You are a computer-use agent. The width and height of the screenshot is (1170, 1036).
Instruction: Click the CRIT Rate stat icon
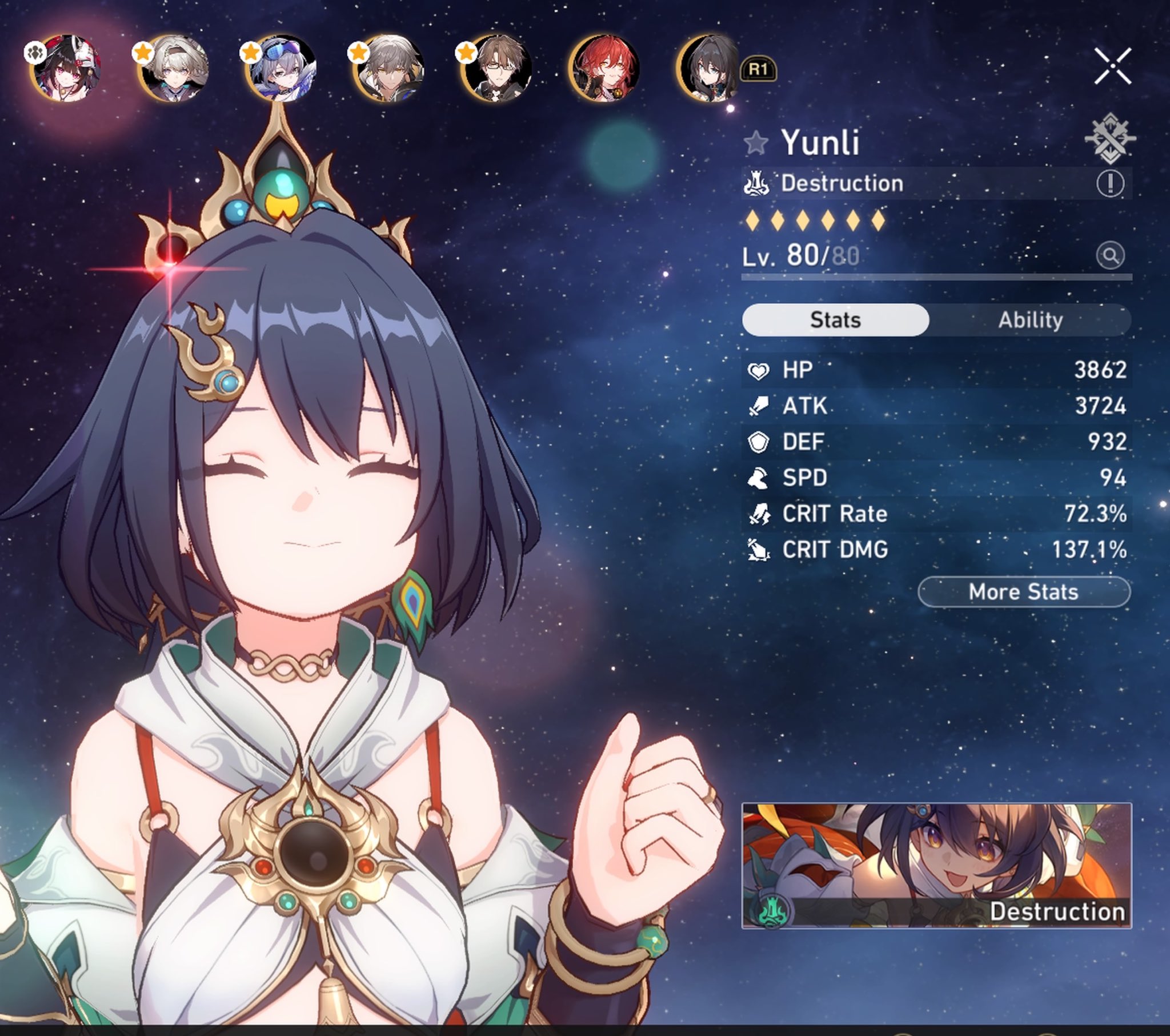point(760,514)
